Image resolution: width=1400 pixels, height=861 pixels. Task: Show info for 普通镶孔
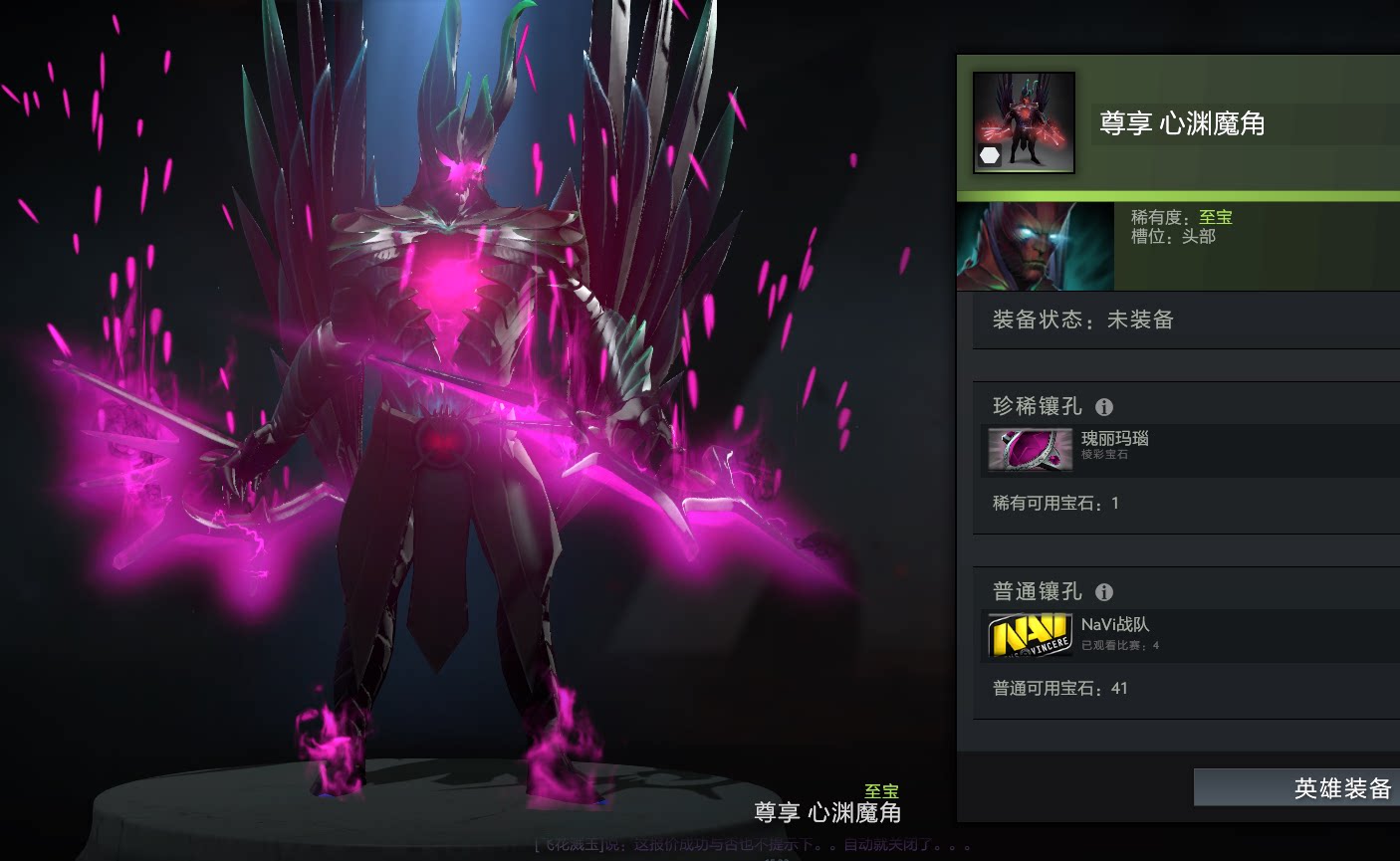point(1103,592)
